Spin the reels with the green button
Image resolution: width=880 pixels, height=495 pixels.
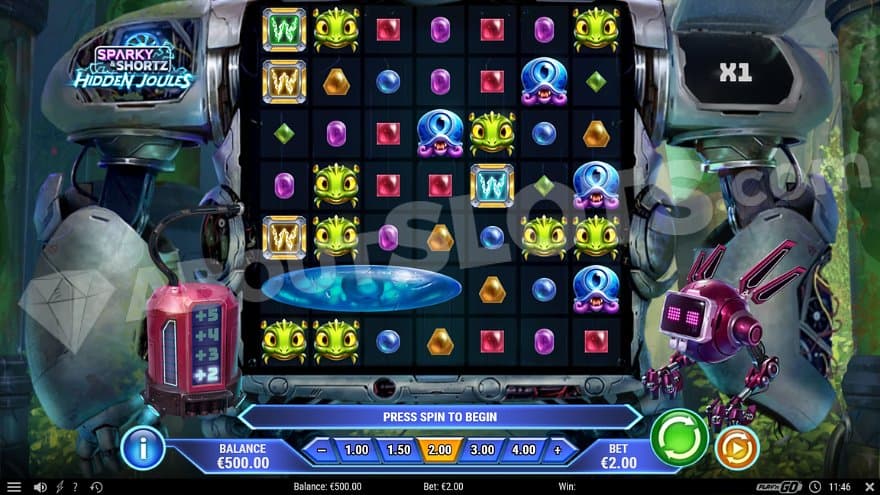pos(680,438)
